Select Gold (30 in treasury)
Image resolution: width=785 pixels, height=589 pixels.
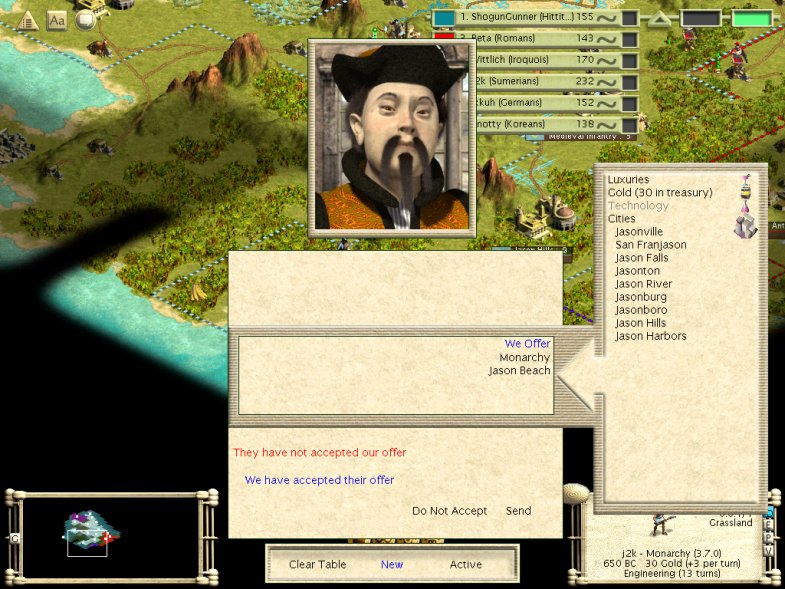point(660,193)
